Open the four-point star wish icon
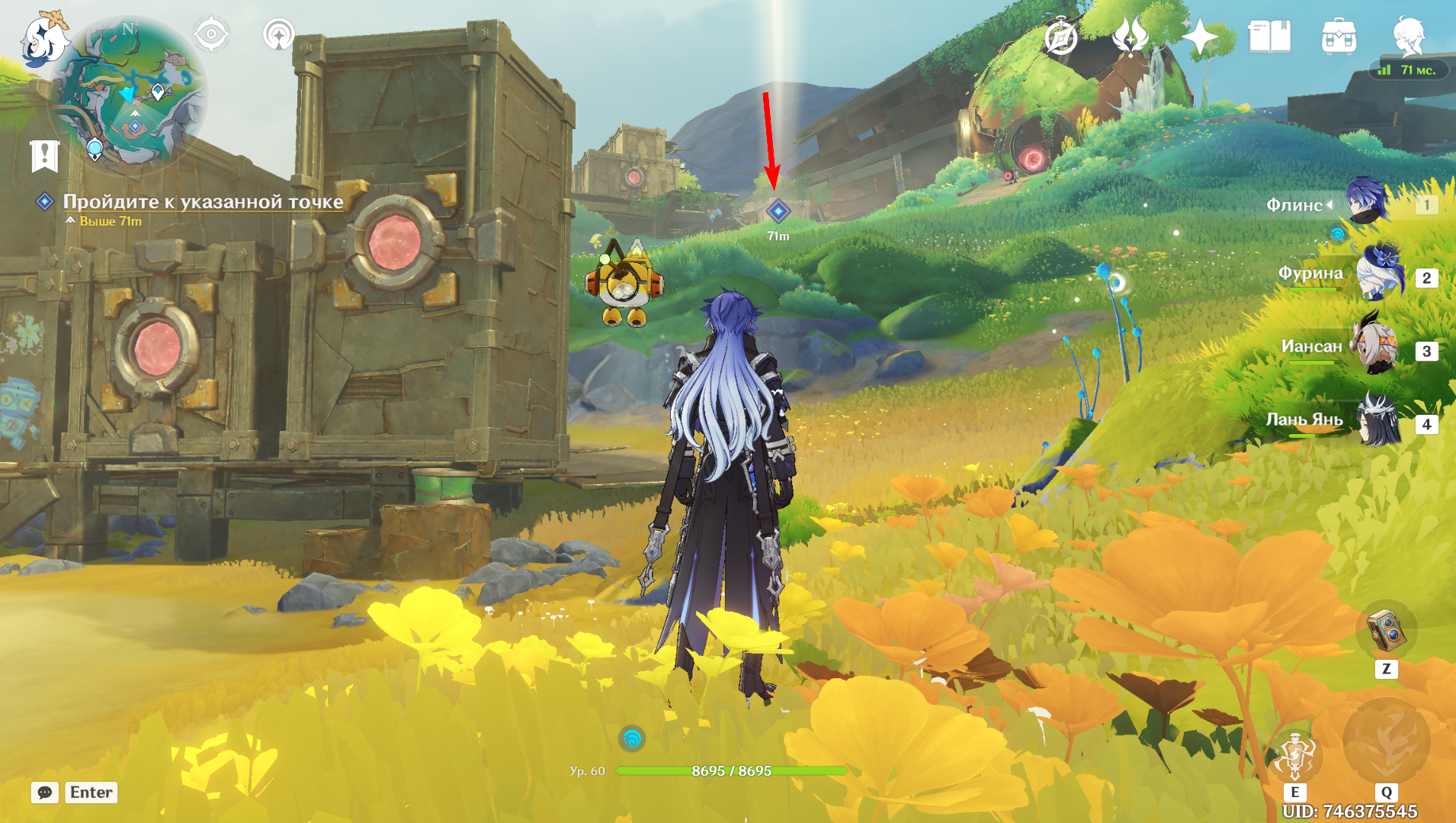Viewport: 1456px width, 823px height. click(1200, 37)
